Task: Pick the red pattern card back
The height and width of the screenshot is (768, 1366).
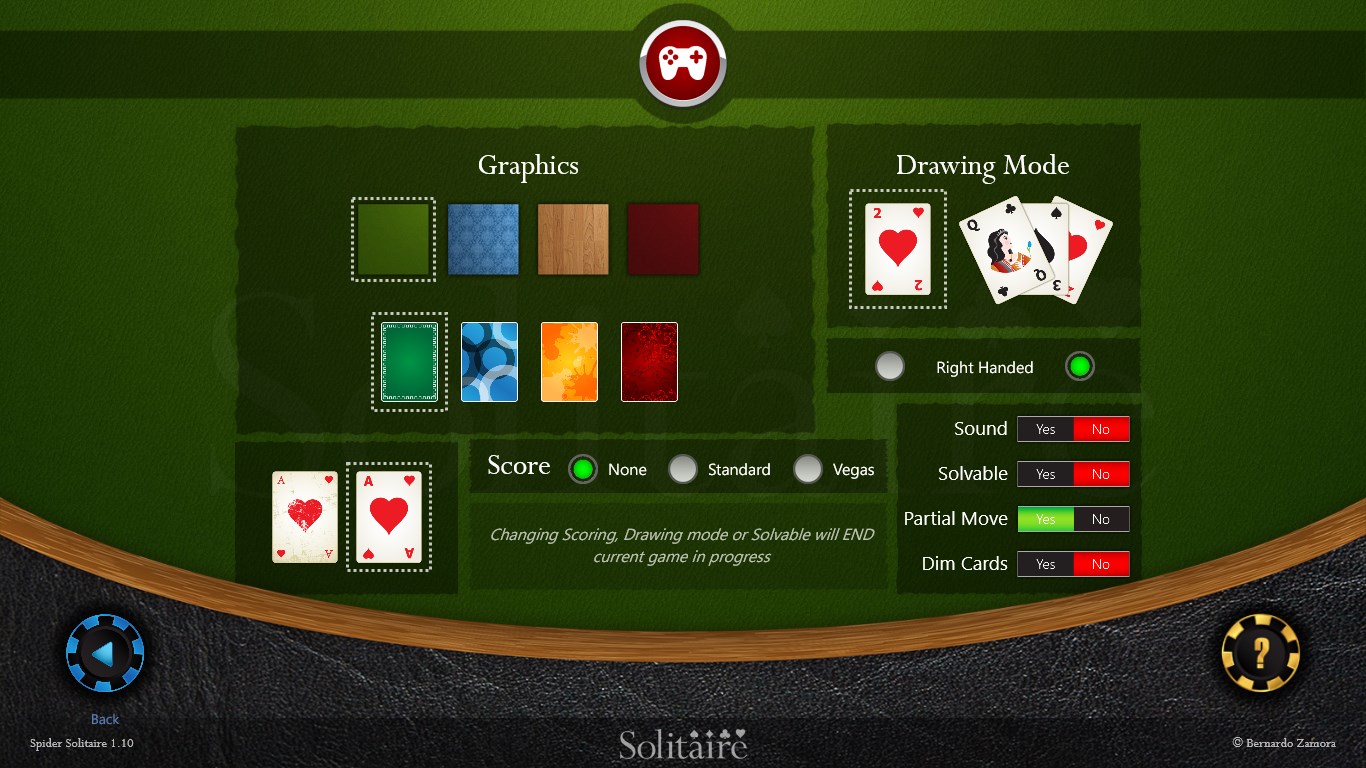Action: tap(649, 362)
